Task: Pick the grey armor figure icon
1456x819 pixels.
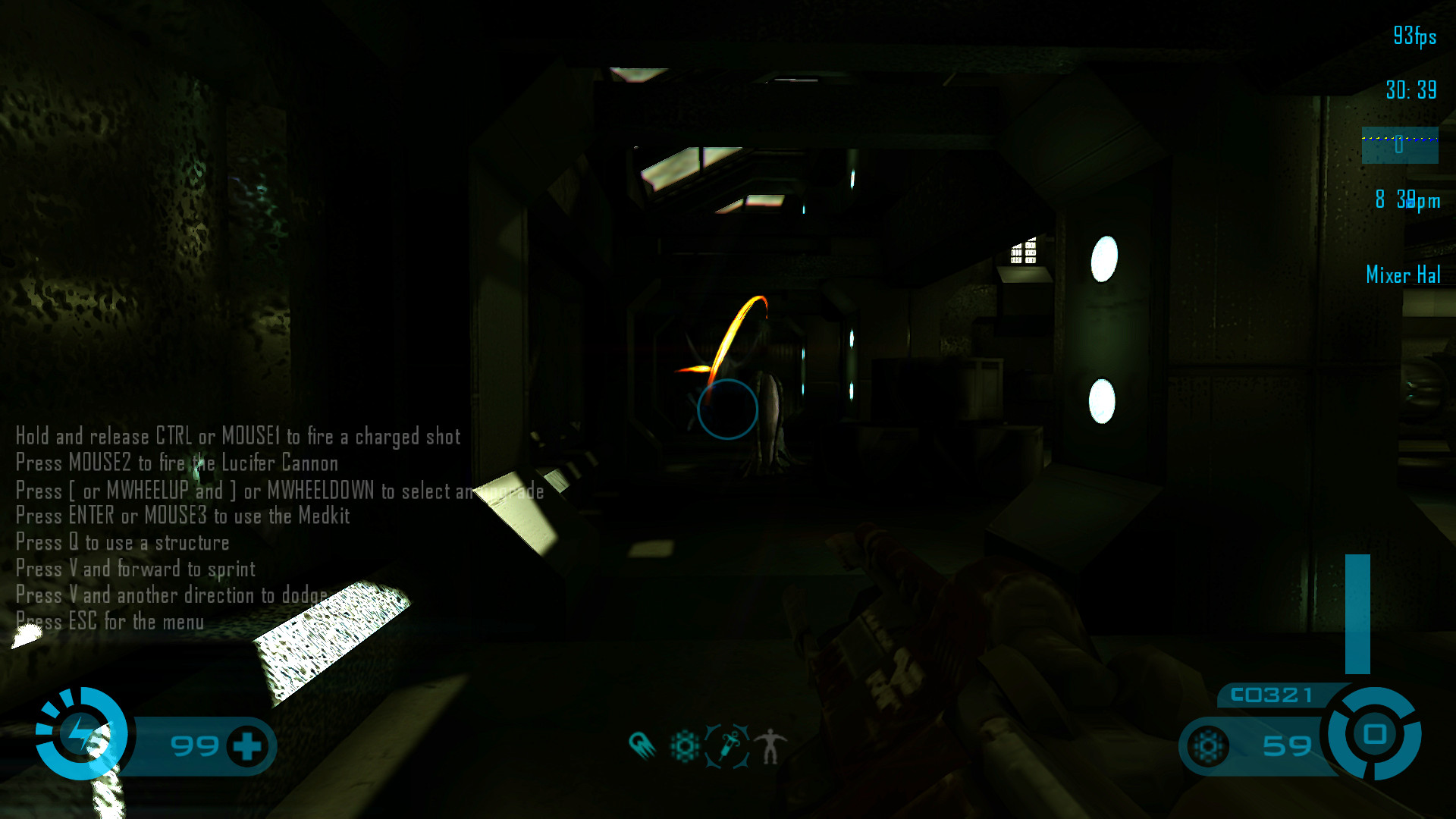Action: (770, 746)
